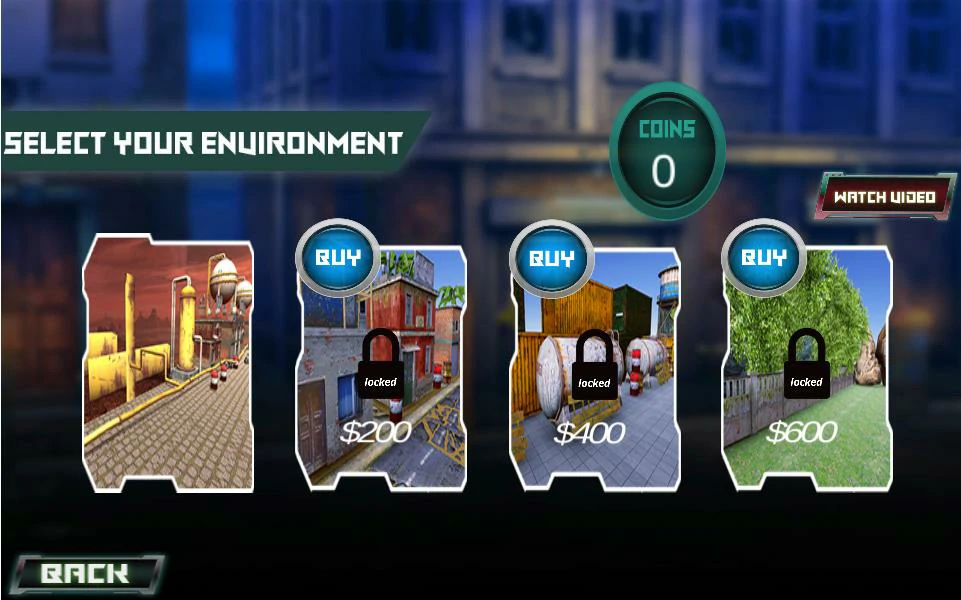This screenshot has width=961, height=600.
Task: Buy the $600 grassy garden environment
Action: pyautogui.click(x=764, y=257)
